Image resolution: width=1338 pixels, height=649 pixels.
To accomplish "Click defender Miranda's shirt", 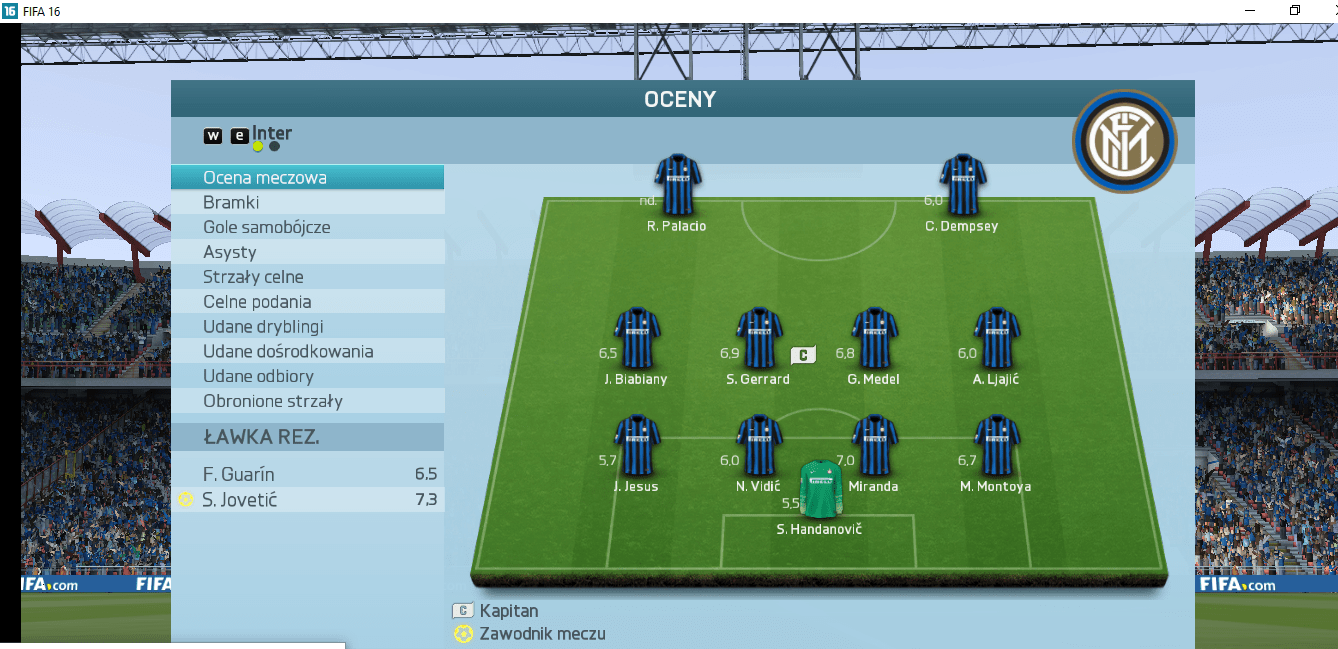I will pos(874,444).
